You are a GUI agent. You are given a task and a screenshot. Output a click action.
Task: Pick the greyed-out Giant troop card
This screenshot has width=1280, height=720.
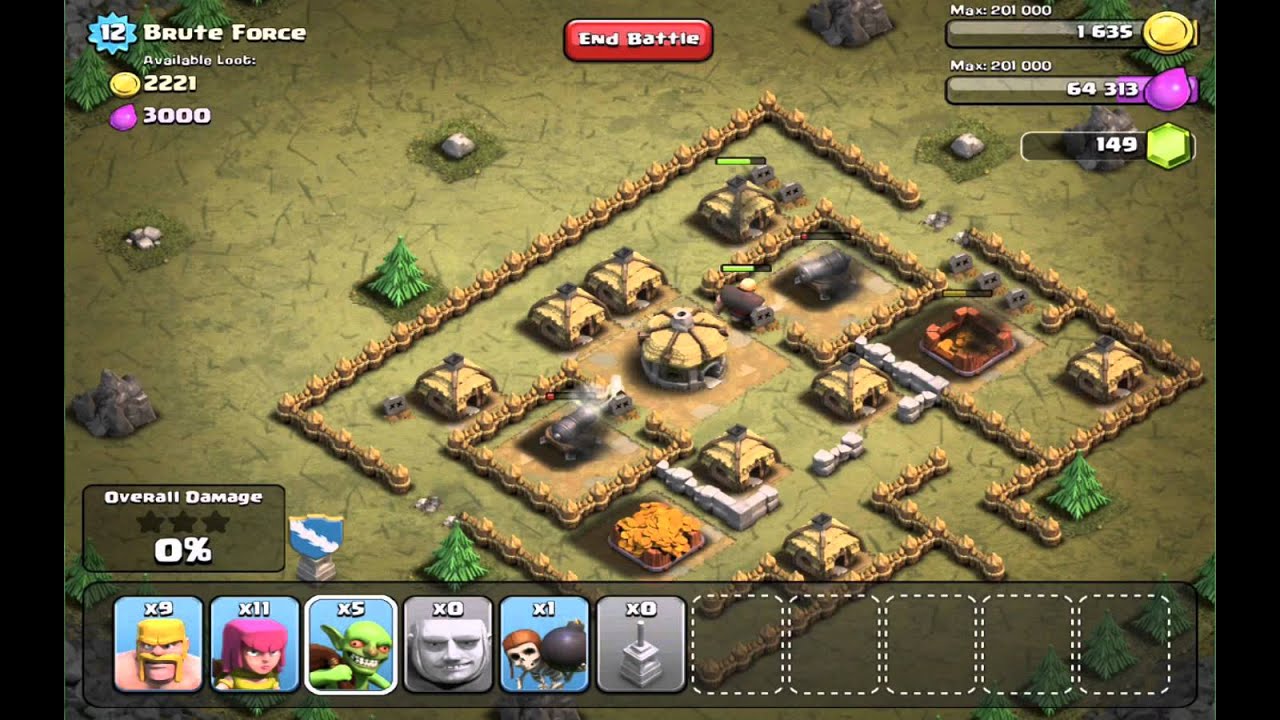[448, 644]
